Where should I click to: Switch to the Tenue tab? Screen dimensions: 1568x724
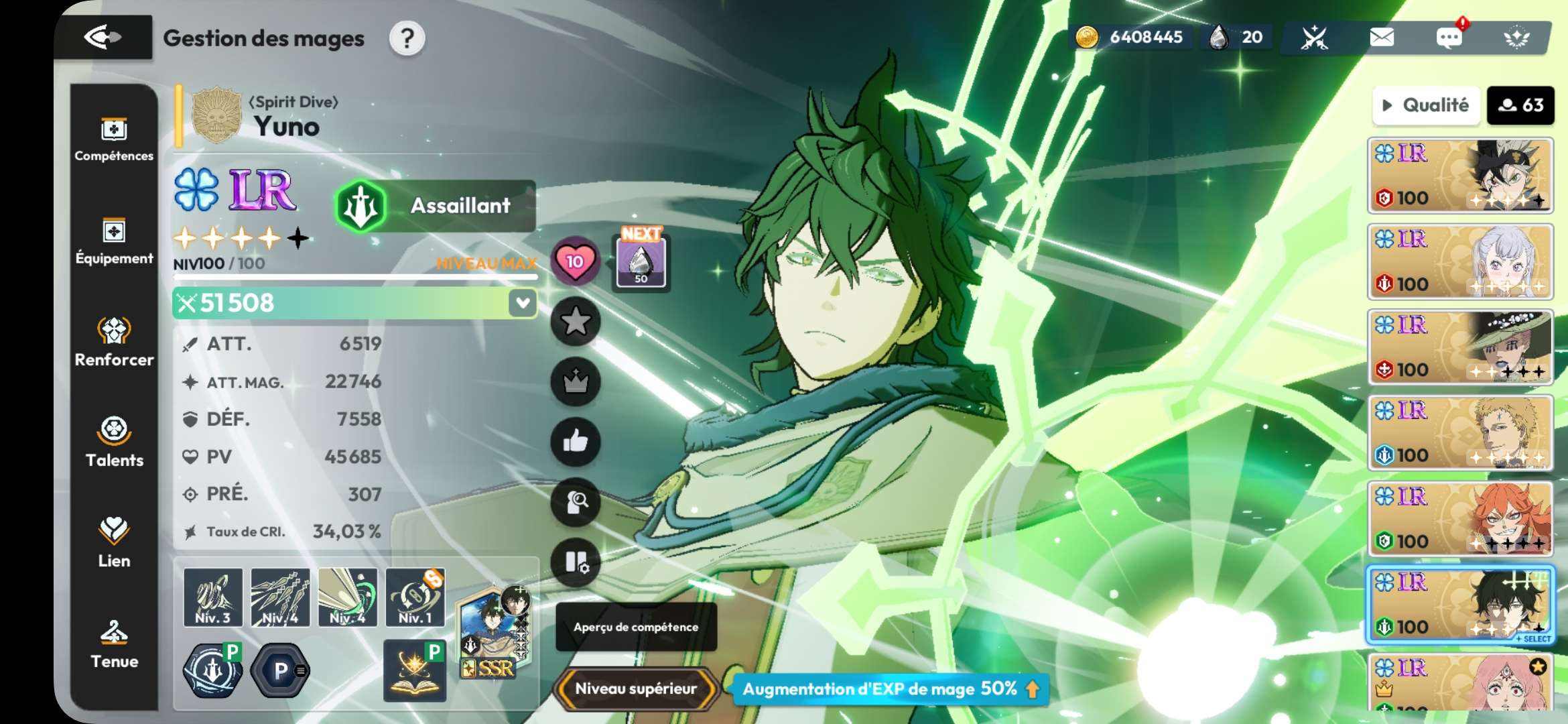coord(114,644)
